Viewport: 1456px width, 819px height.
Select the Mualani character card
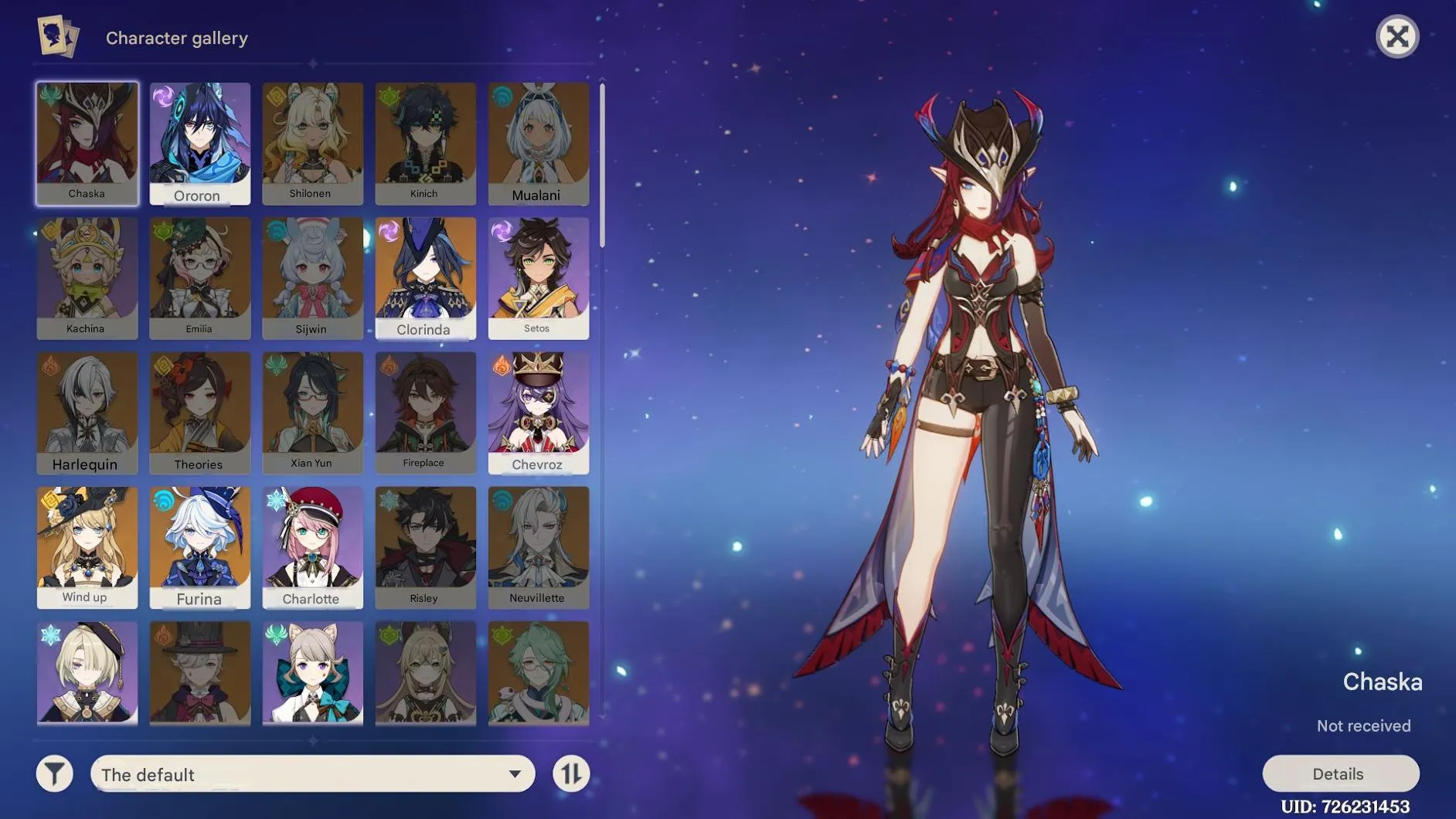[539, 143]
